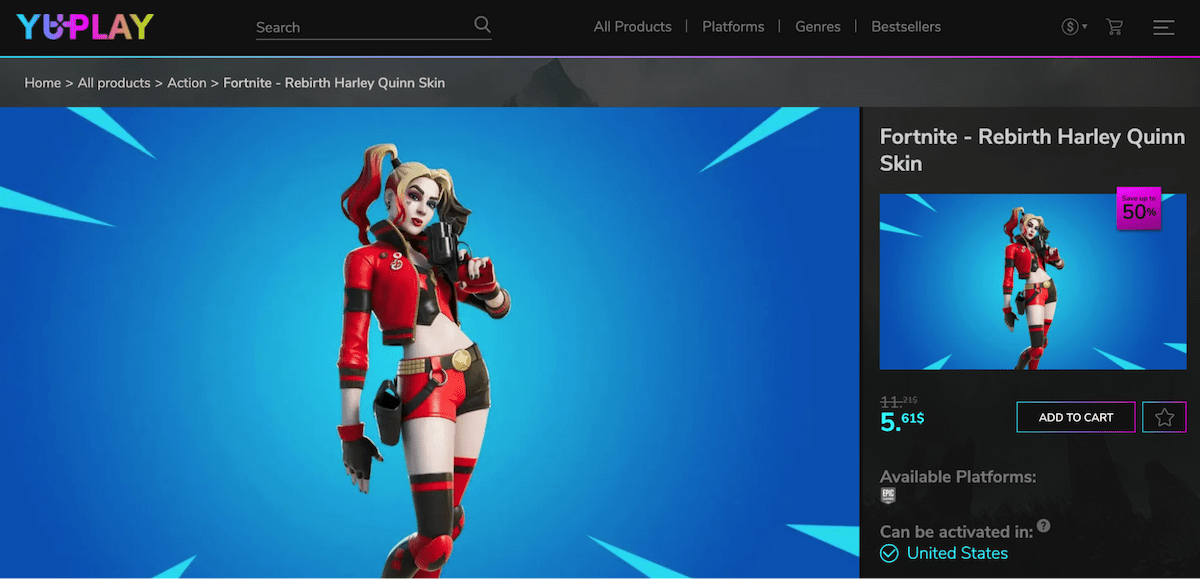Navigate to Home in the breadcrumb
Screen dimensions: 1200x579
click(x=43, y=83)
